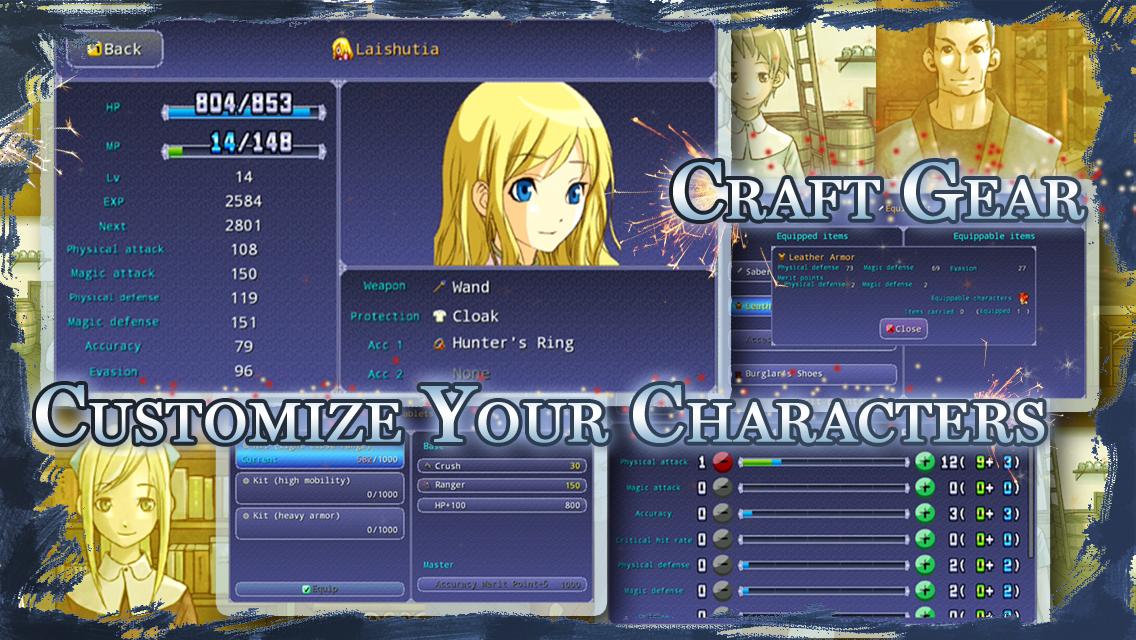Select the Accuracy Merit Point+5 master skill
The height and width of the screenshot is (640, 1136).
(x=502, y=585)
